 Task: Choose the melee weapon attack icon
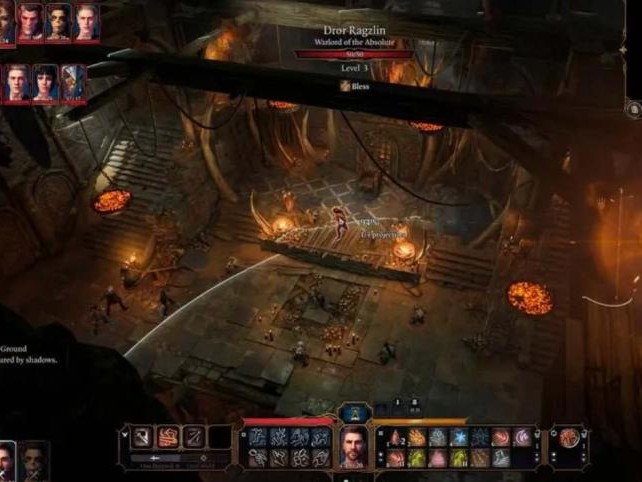coord(143,436)
